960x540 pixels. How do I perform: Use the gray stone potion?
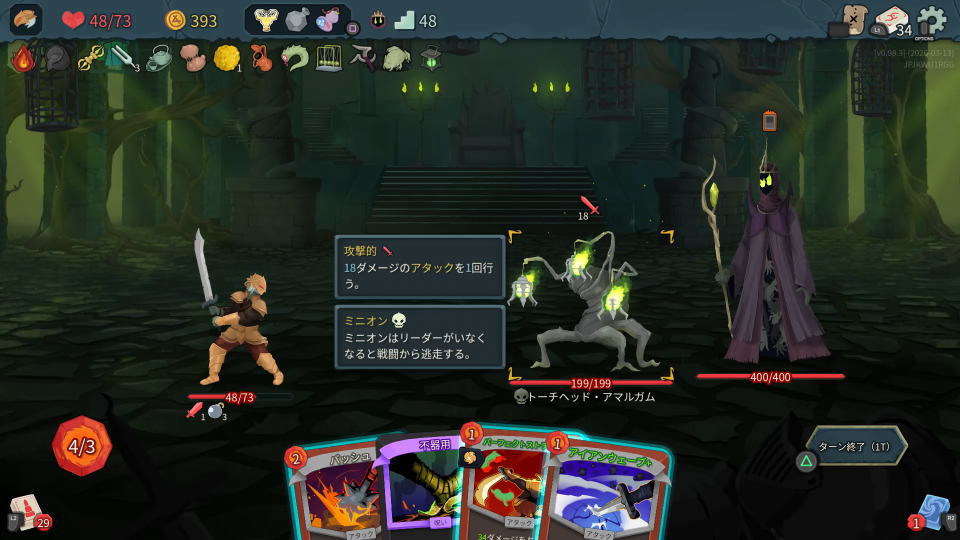[297, 20]
